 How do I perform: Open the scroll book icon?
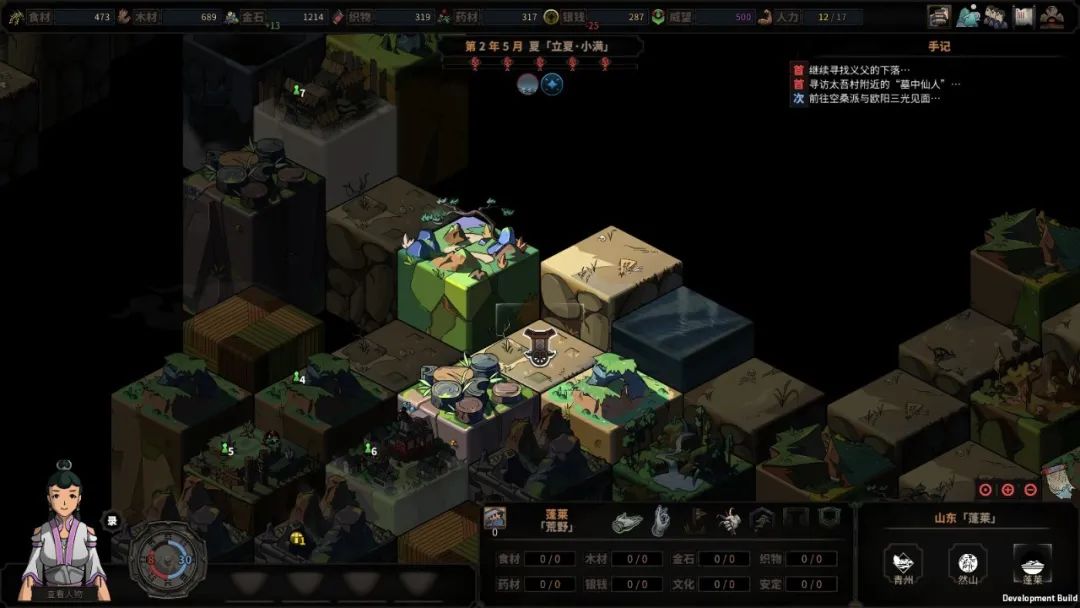(1023, 16)
